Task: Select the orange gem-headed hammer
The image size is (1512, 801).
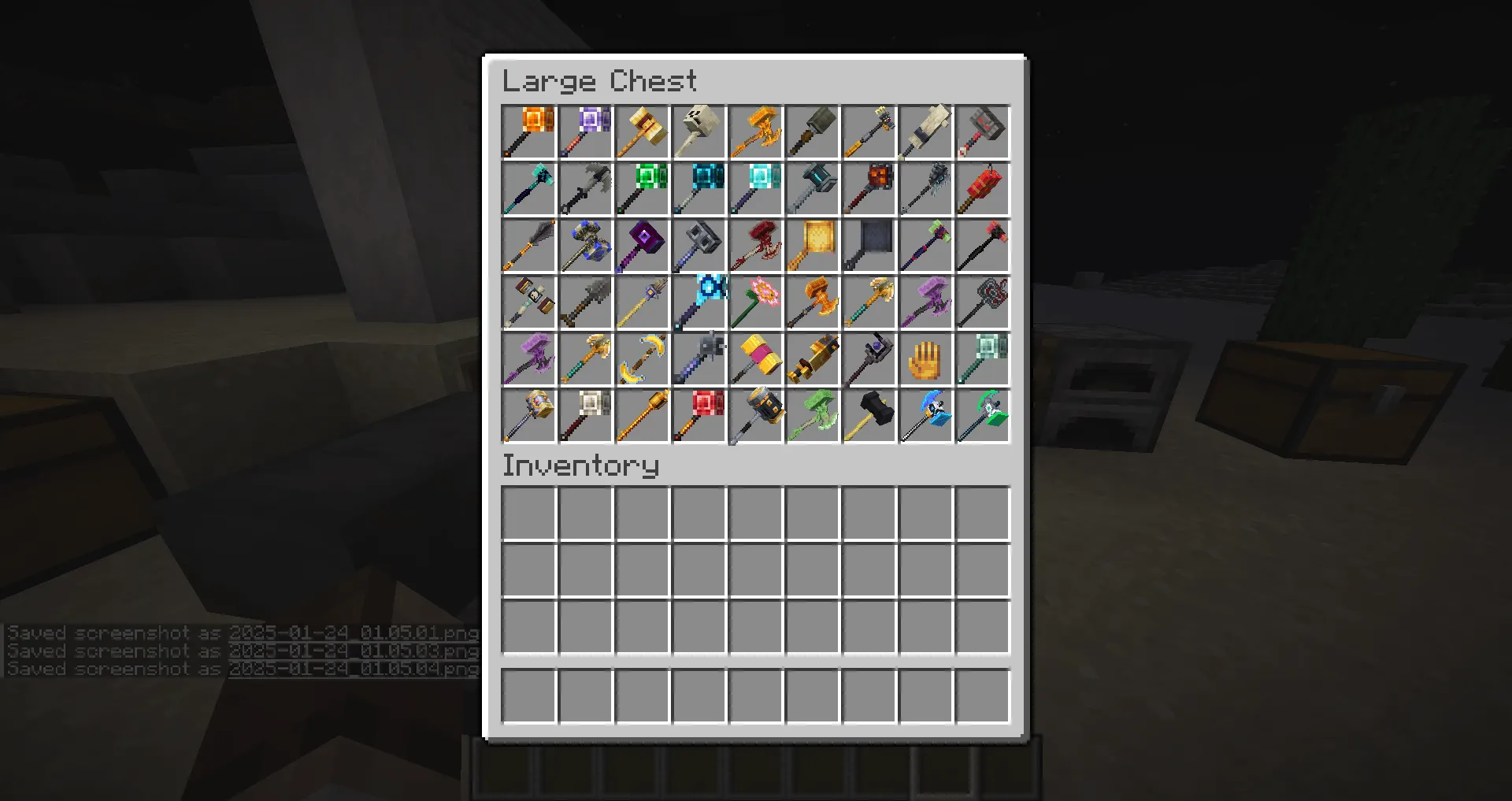Action: pyautogui.click(x=528, y=132)
